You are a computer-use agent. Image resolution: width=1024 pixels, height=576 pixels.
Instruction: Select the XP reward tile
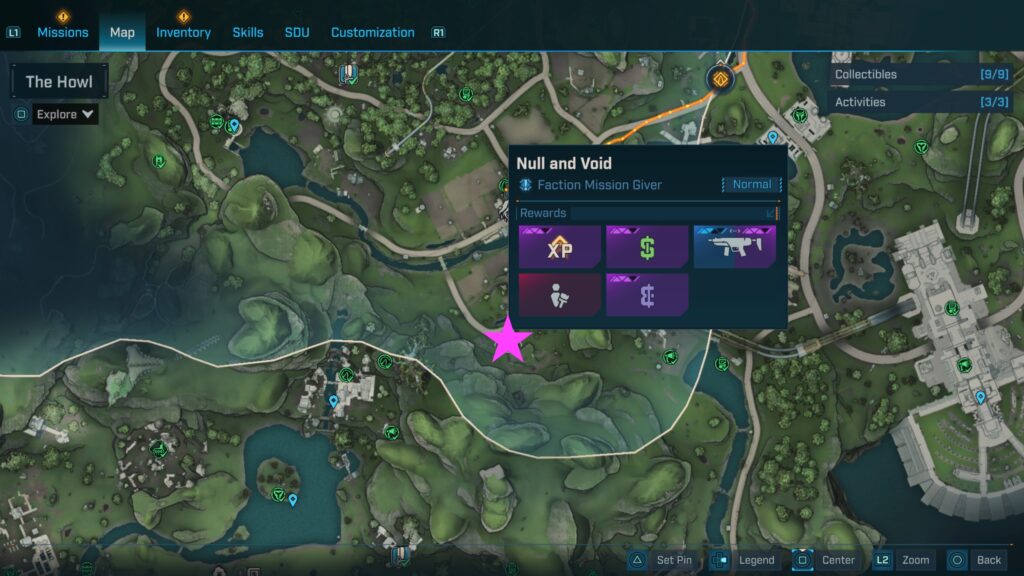tap(560, 247)
